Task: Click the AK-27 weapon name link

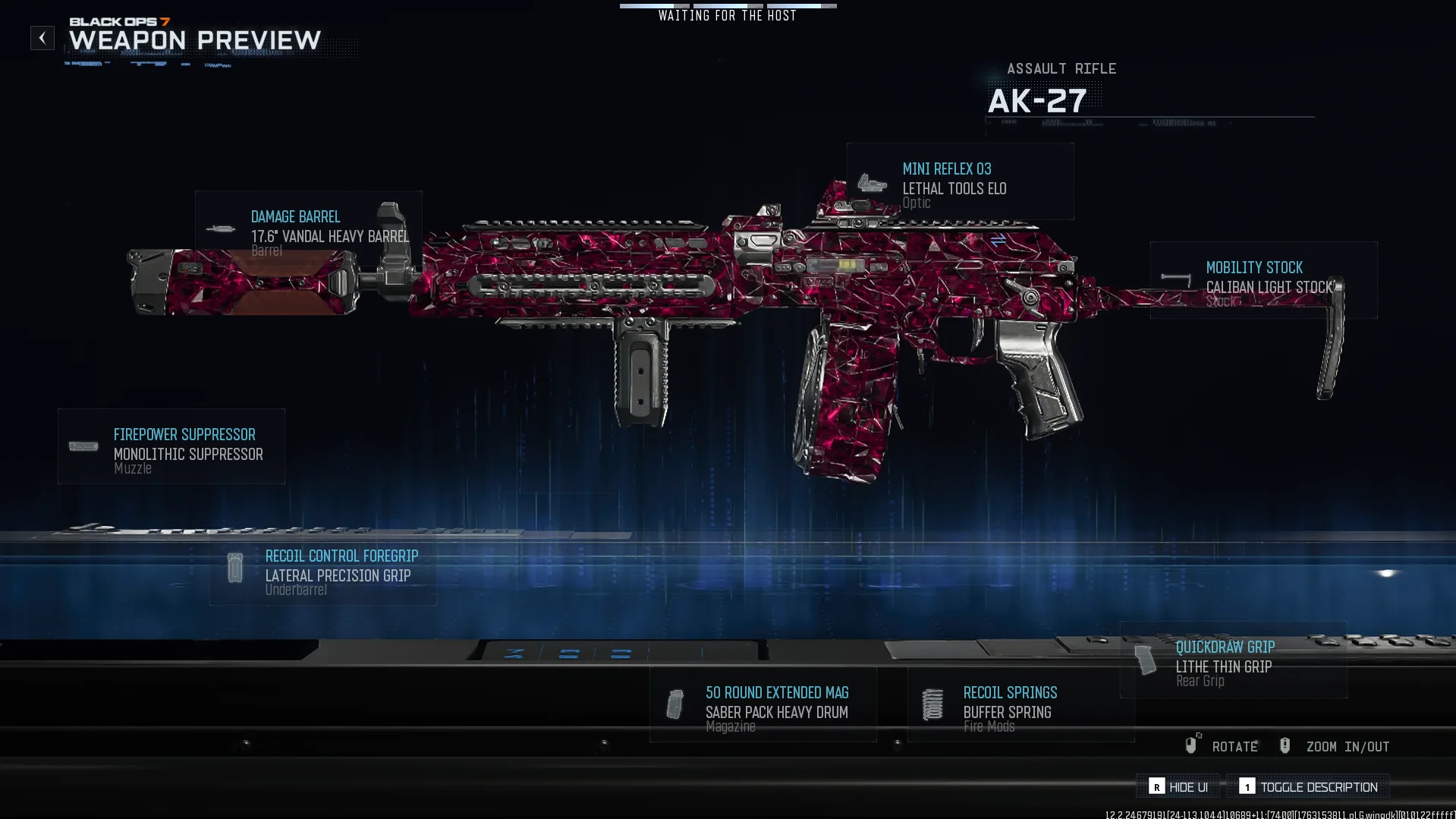Action: point(1036,99)
